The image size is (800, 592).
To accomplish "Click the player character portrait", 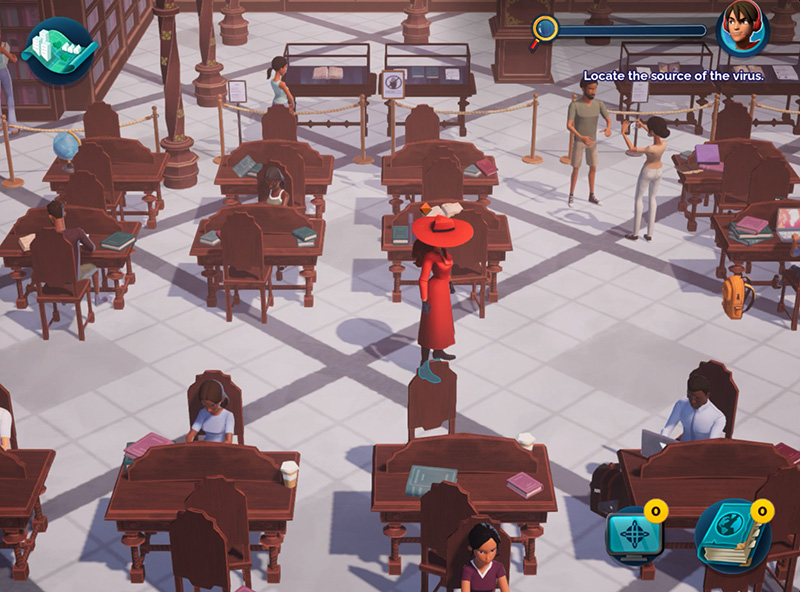I will point(742,28).
